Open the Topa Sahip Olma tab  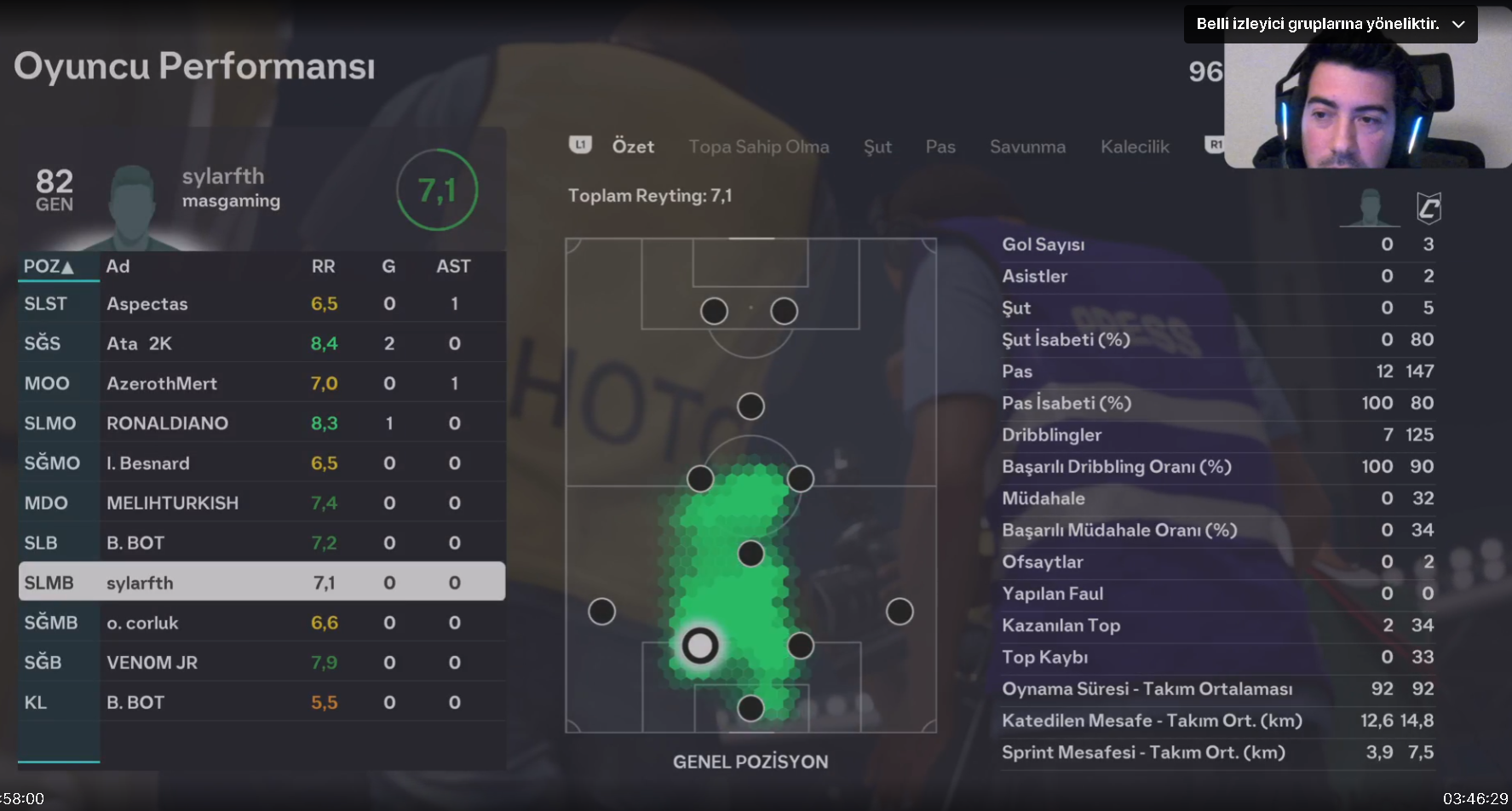coord(758,147)
